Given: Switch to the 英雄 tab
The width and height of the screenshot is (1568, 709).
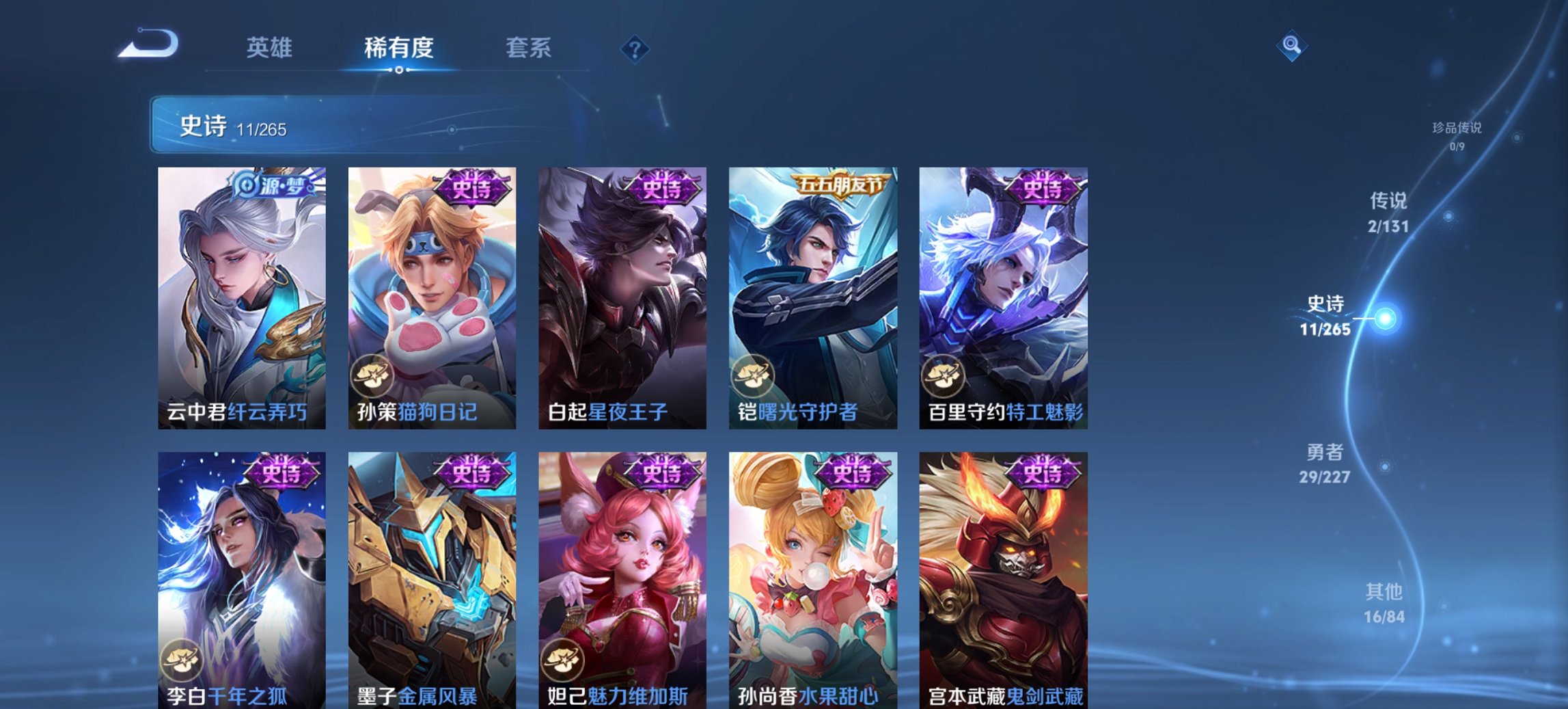Looking at the screenshot, I should pos(271,48).
